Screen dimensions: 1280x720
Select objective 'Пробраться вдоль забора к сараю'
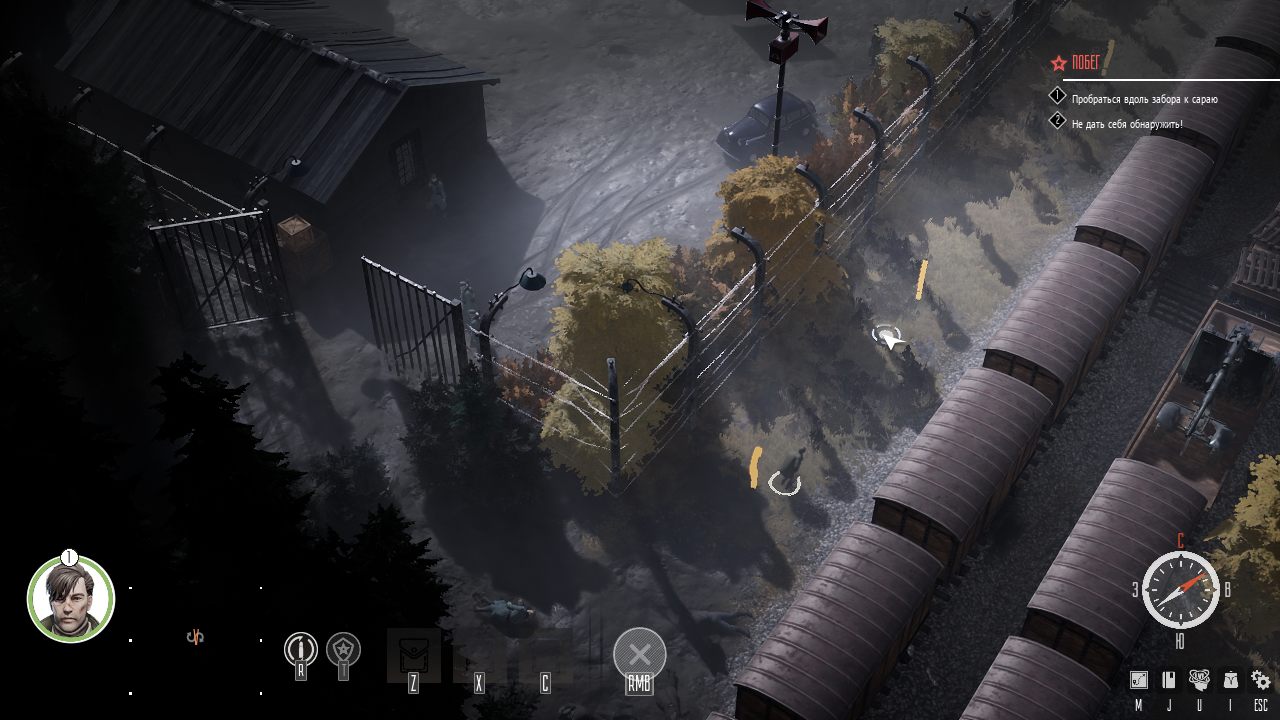[1144, 99]
